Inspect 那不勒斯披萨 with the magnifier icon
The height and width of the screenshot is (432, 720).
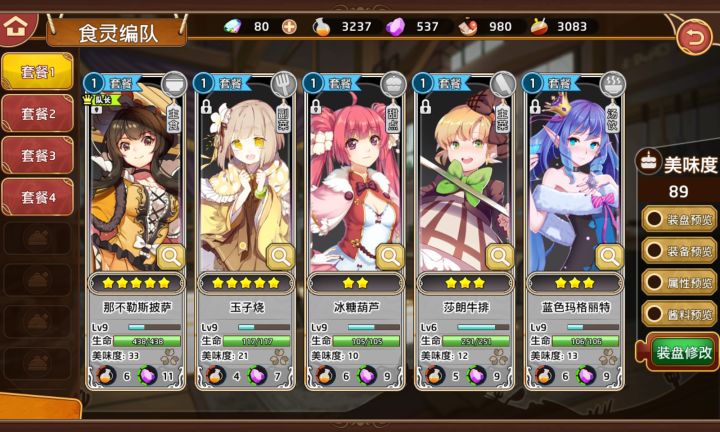point(171,257)
